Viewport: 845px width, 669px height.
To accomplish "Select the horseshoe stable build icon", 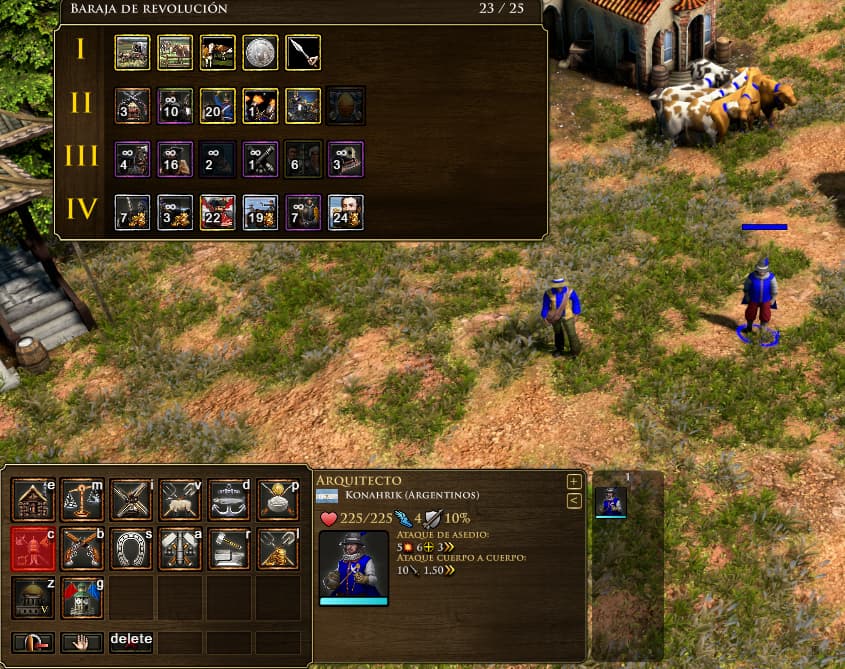I will click(x=131, y=548).
